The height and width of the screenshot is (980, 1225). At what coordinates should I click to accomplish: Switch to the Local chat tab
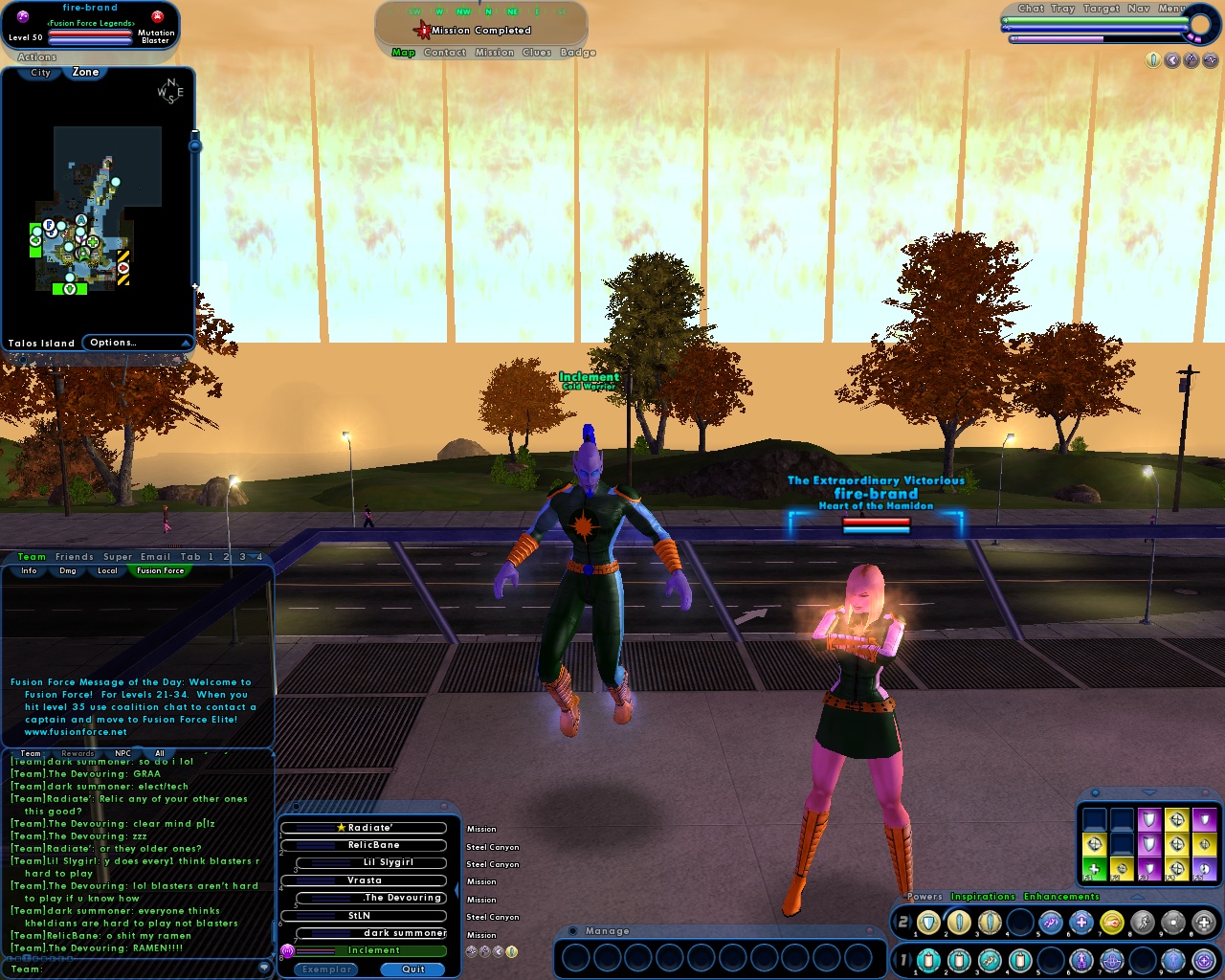click(106, 570)
